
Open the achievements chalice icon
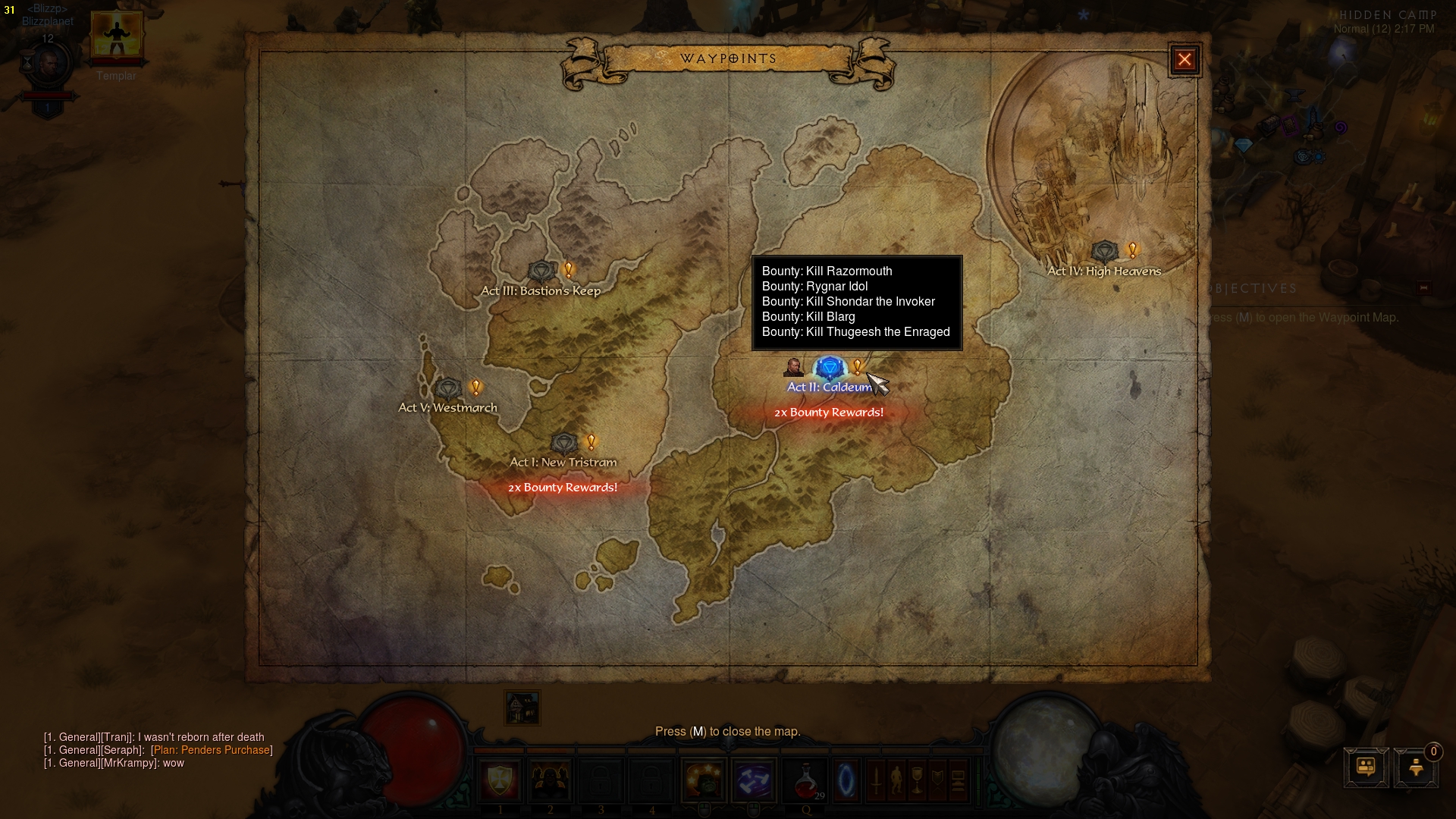click(917, 779)
